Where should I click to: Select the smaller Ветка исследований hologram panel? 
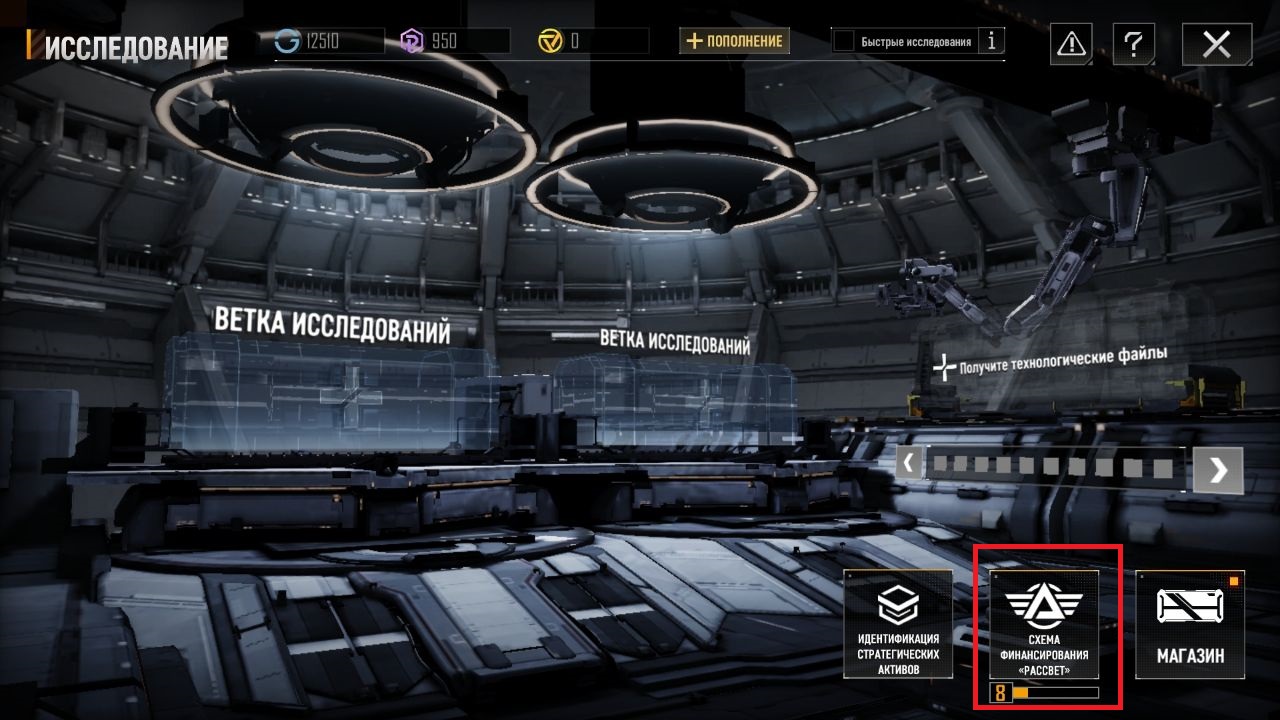(x=674, y=400)
